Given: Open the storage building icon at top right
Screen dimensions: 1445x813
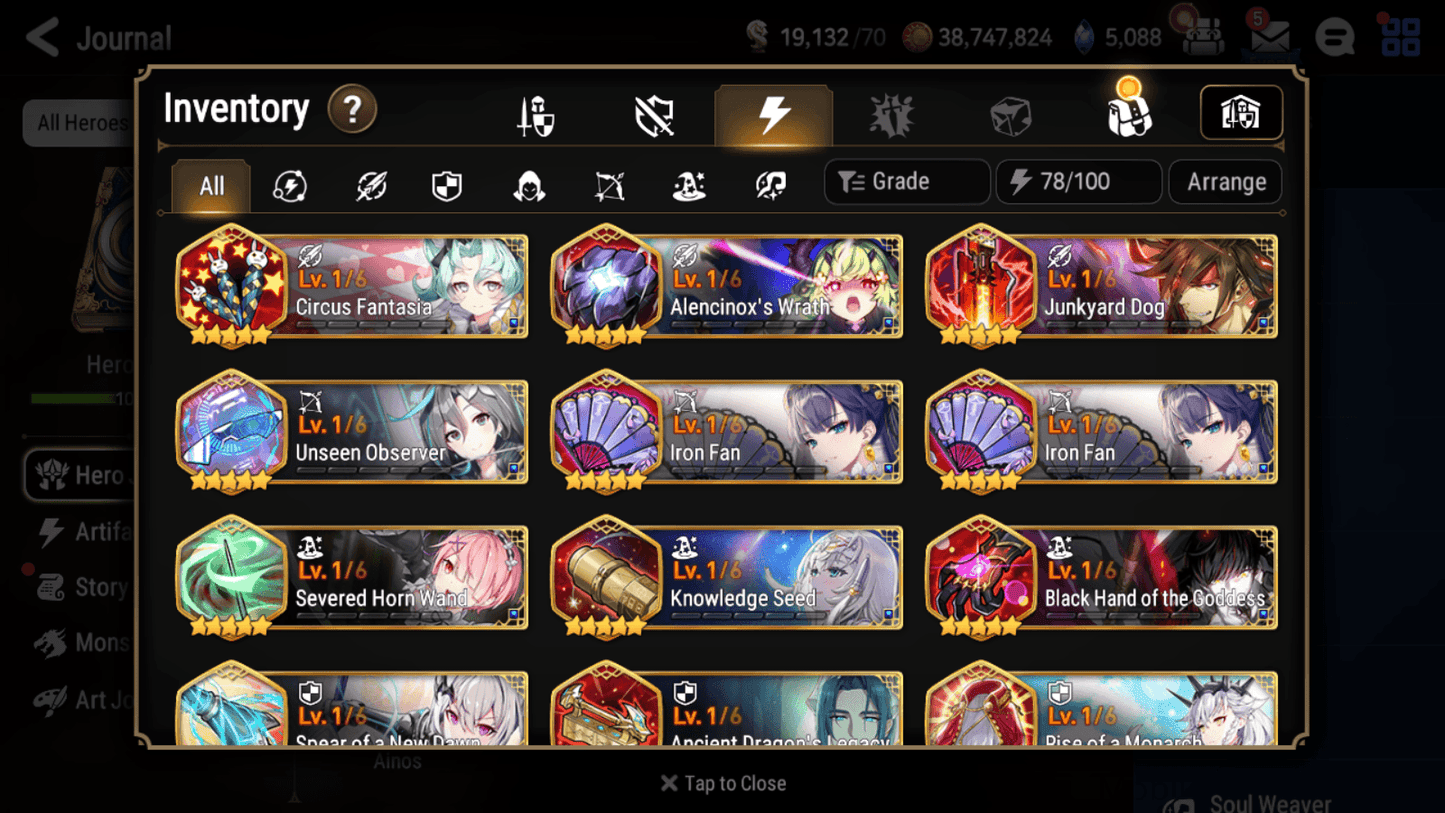Looking at the screenshot, I should [1241, 113].
